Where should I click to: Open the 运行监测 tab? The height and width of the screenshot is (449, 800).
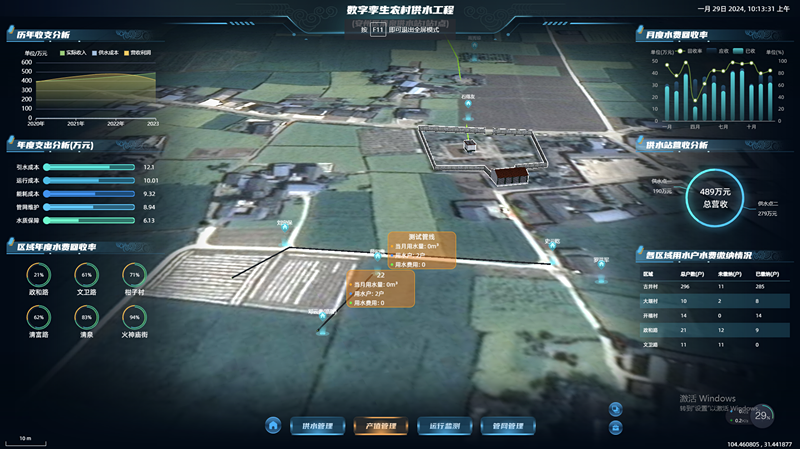point(443,426)
